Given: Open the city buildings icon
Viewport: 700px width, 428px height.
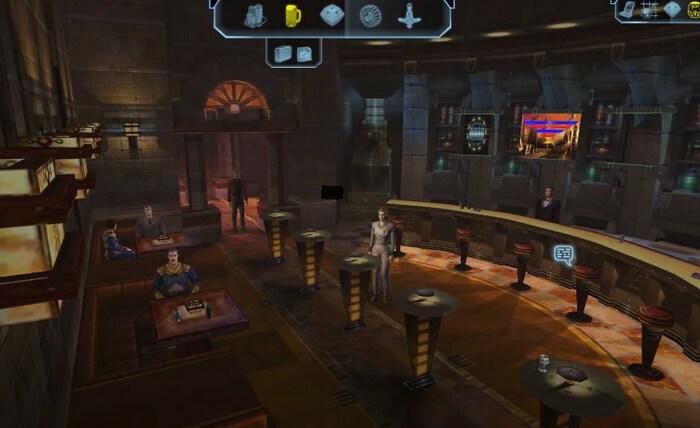Looking at the screenshot, I should pos(254,15).
